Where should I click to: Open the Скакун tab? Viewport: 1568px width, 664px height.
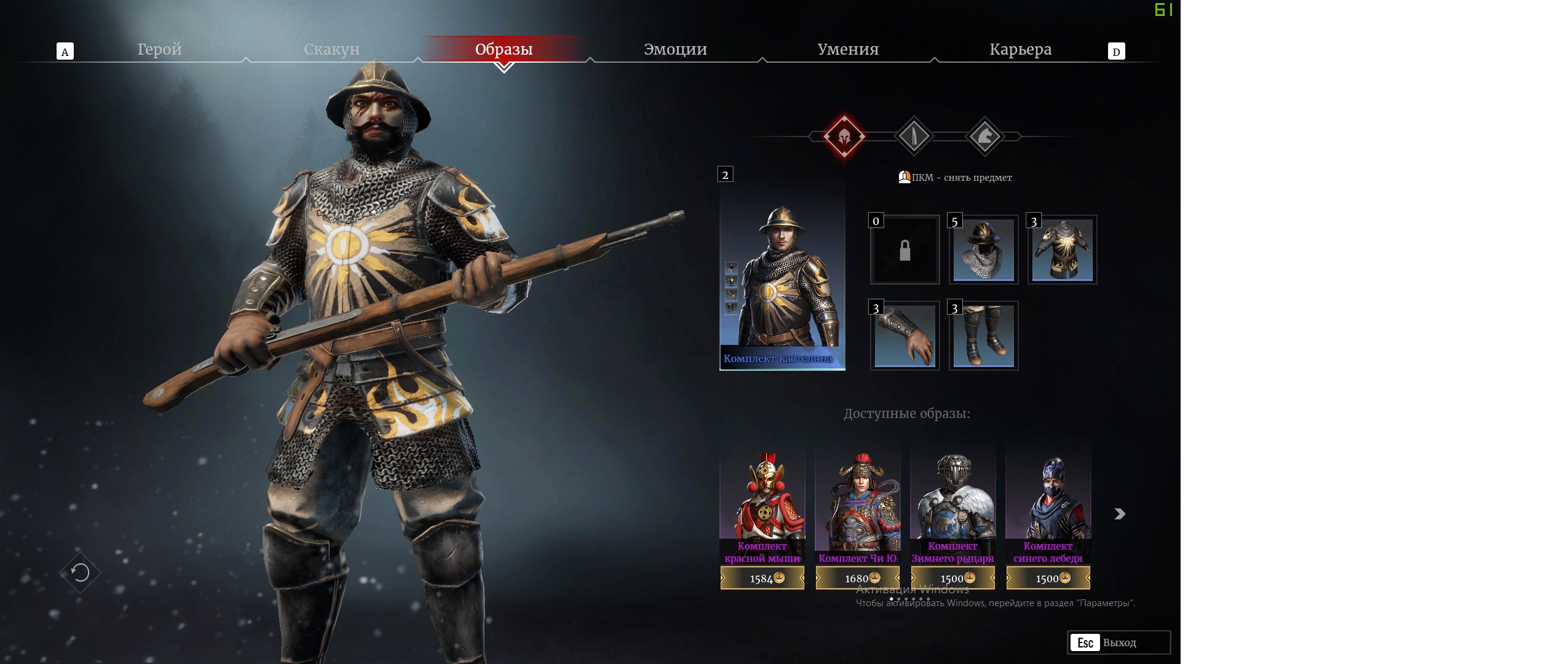point(331,49)
